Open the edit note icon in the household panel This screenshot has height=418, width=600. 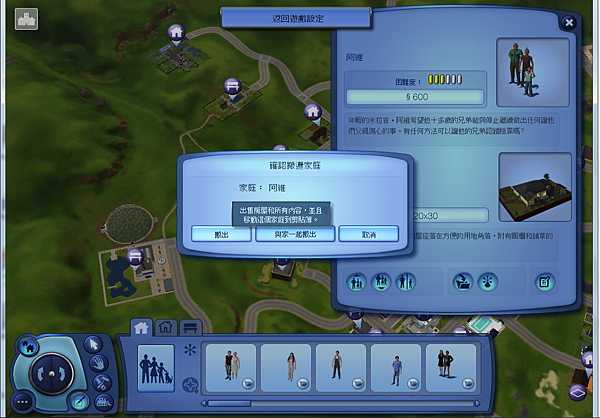tap(545, 283)
